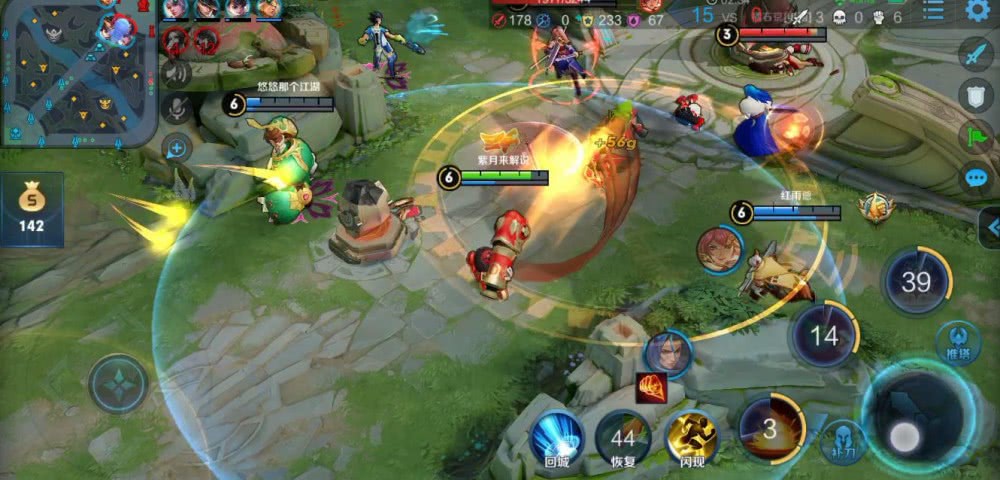
Task: Tap the skill showing cooldown 39
Action: click(916, 281)
